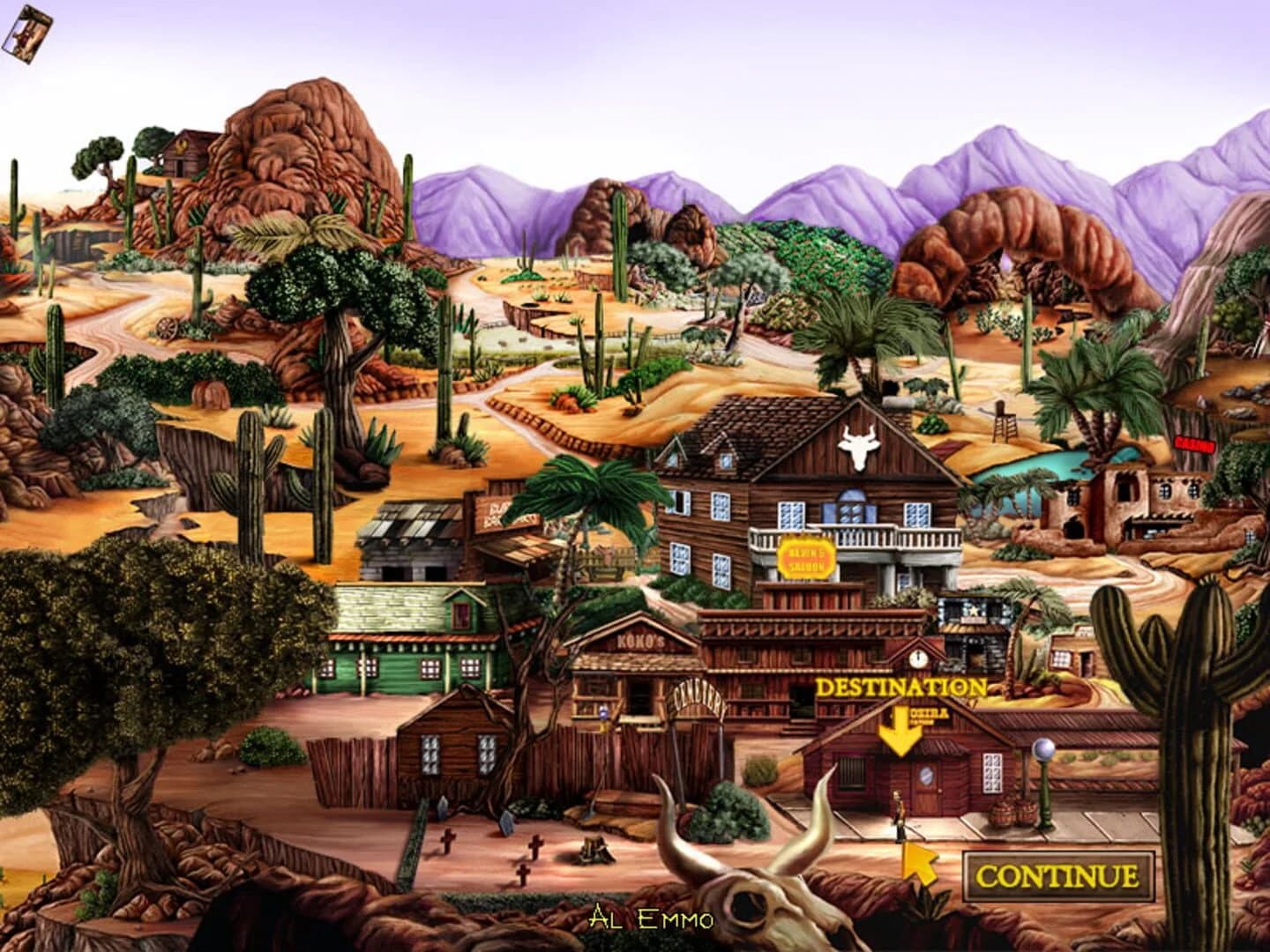Click the DESTINATION label above the Opera House
The image size is (1270, 952).
(901, 688)
